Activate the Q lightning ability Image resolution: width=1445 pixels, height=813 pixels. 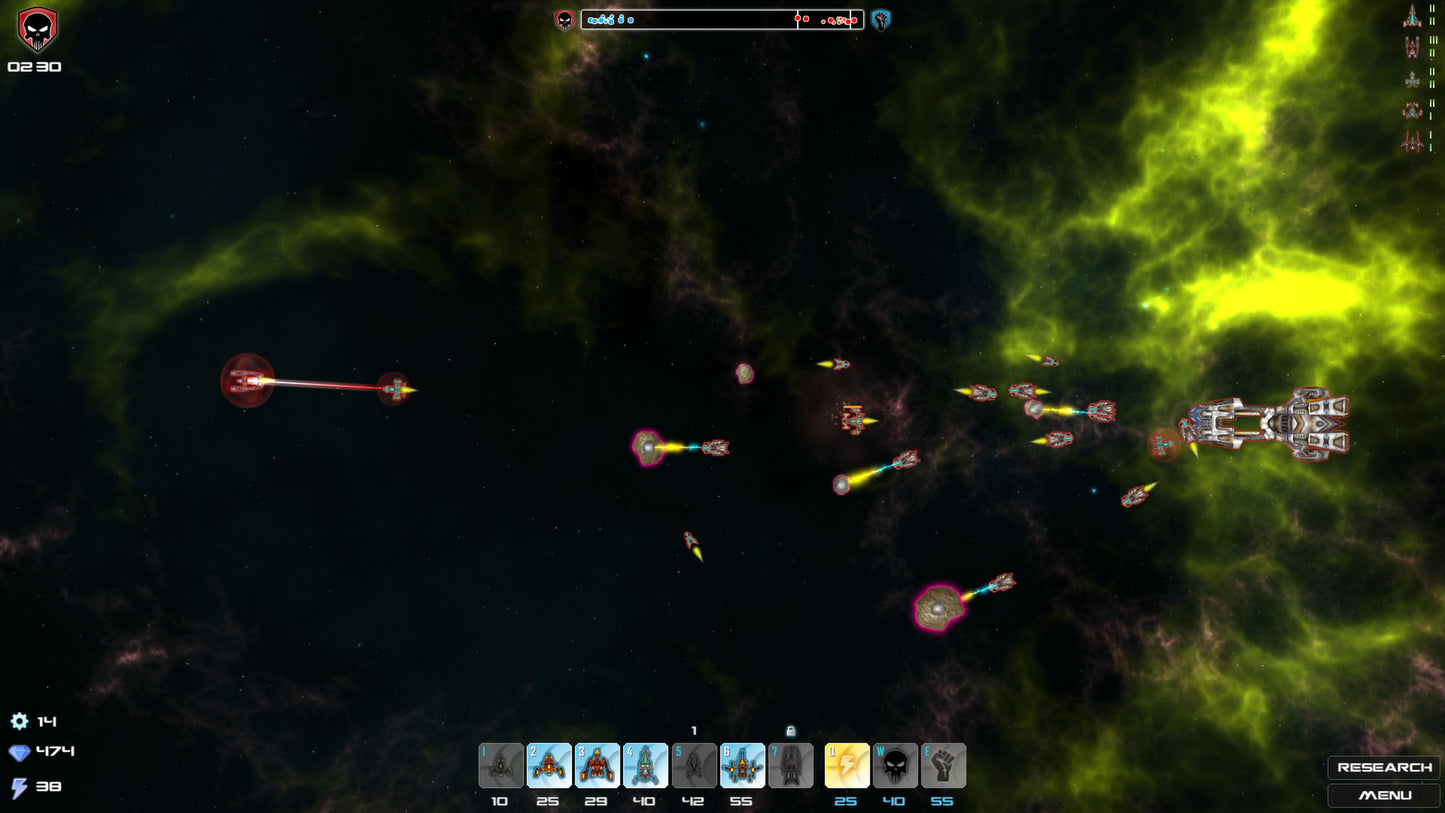[846, 765]
